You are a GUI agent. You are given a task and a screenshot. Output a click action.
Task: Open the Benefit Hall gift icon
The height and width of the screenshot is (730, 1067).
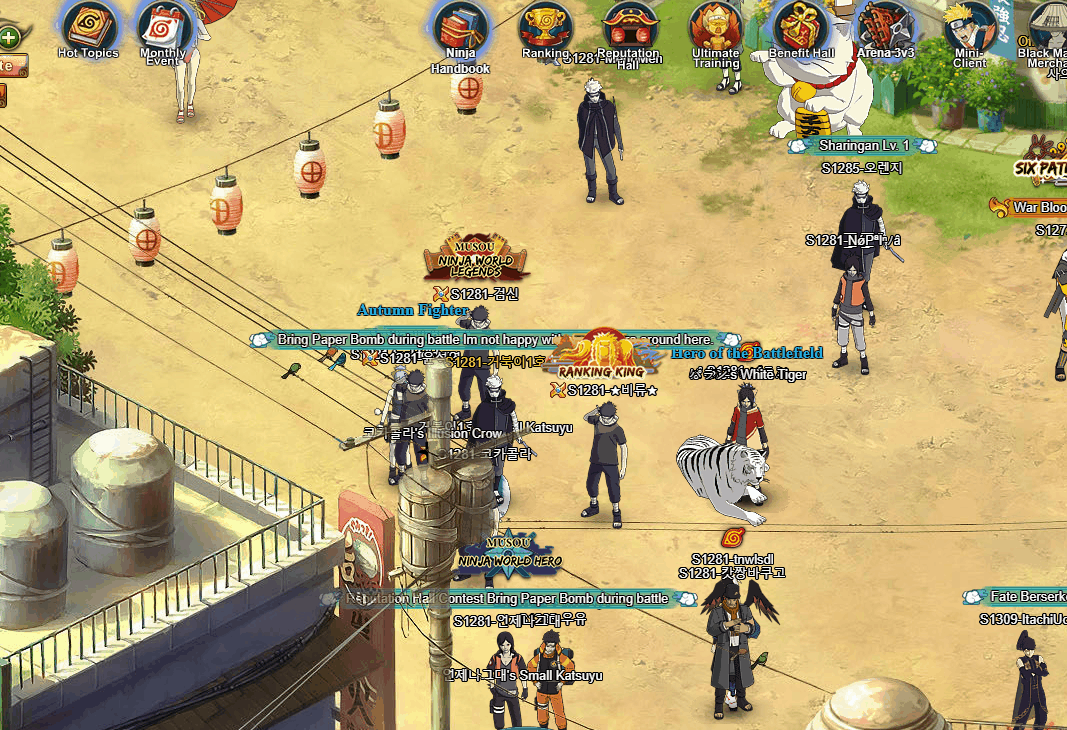coord(801,26)
